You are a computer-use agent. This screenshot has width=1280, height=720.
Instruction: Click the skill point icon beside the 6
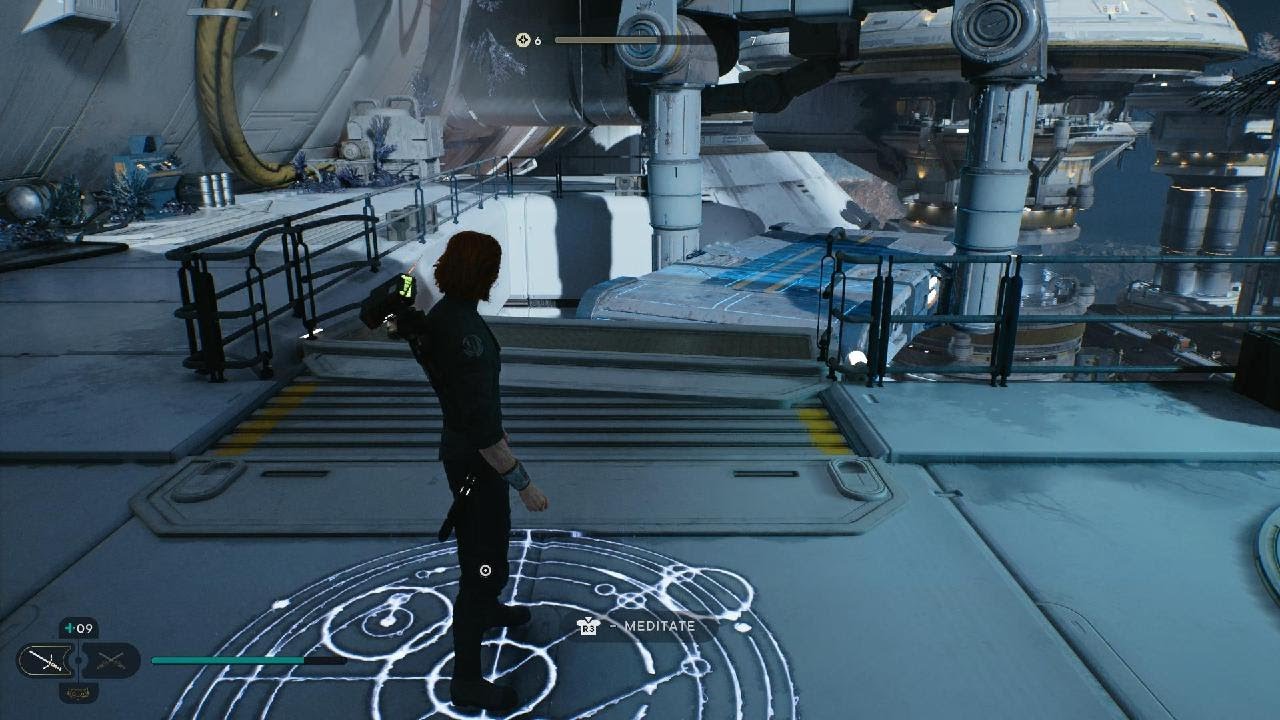[522, 40]
